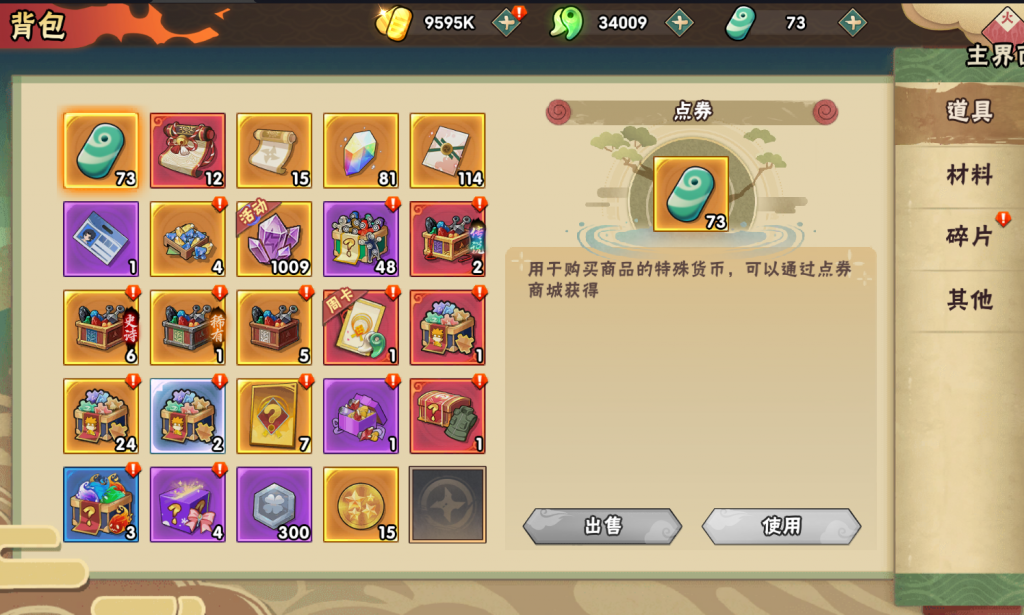Select the 道具 tab
This screenshot has height=615, width=1024.
[x=969, y=111]
